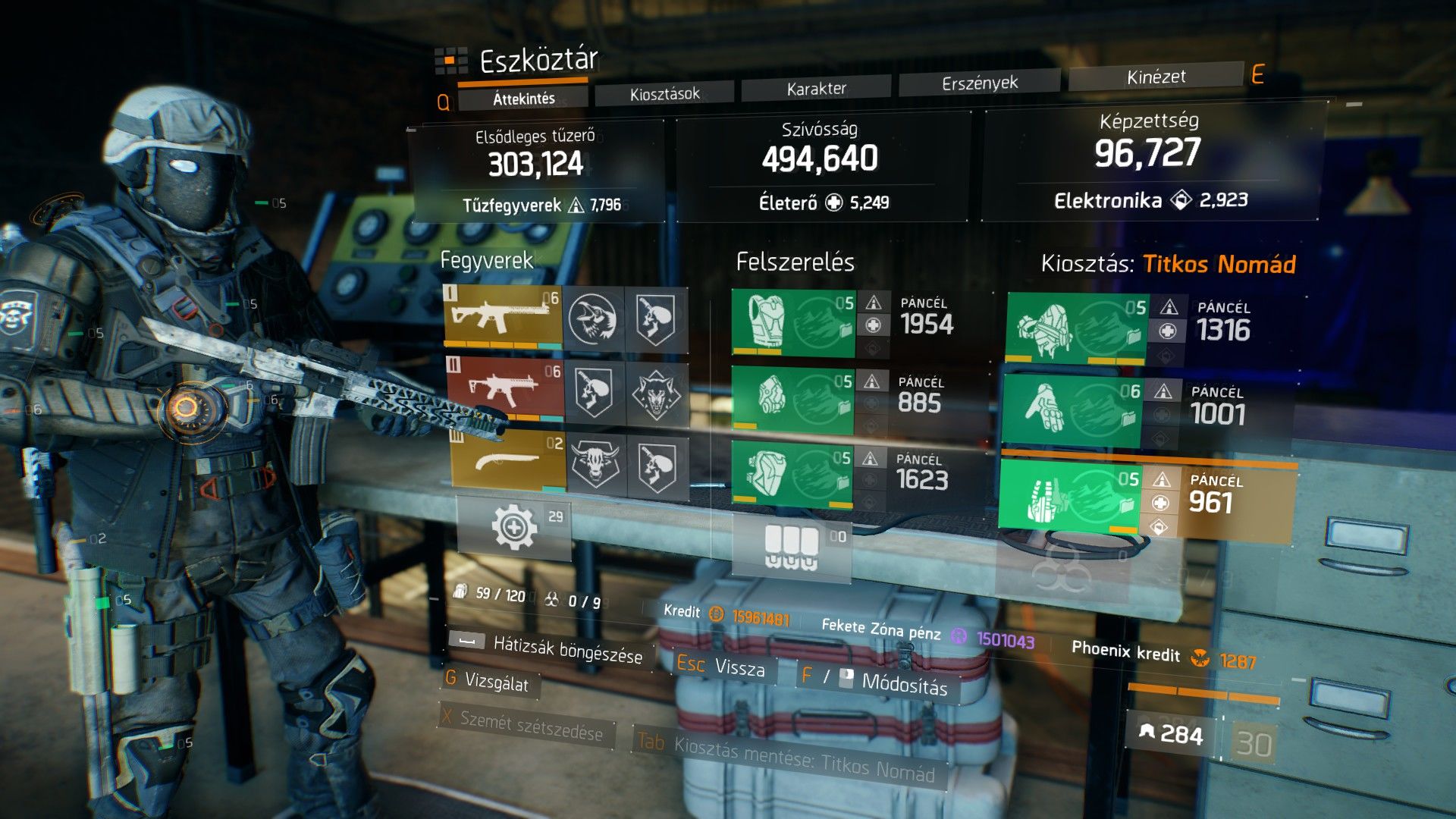Open the weapon mods gear cog slot
Image resolution: width=1456 pixels, height=819 pixels.
coord(514,527)
